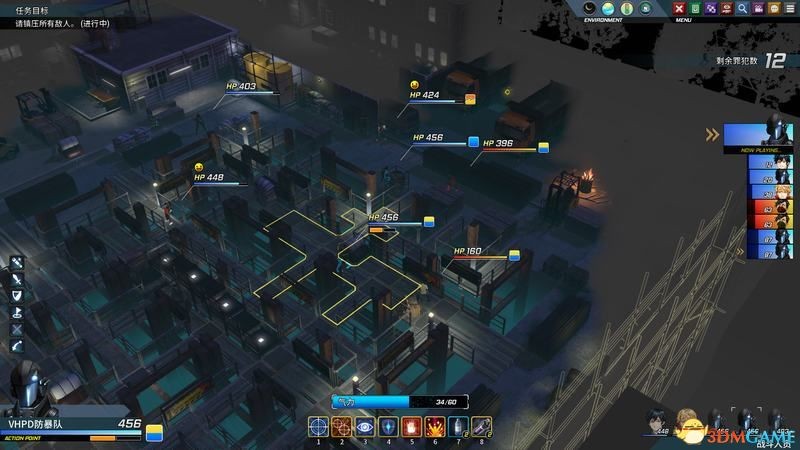Open the camera view menu icon
Image resolution: width=800 pixels, height=450 pixels.
click(759, 9)
